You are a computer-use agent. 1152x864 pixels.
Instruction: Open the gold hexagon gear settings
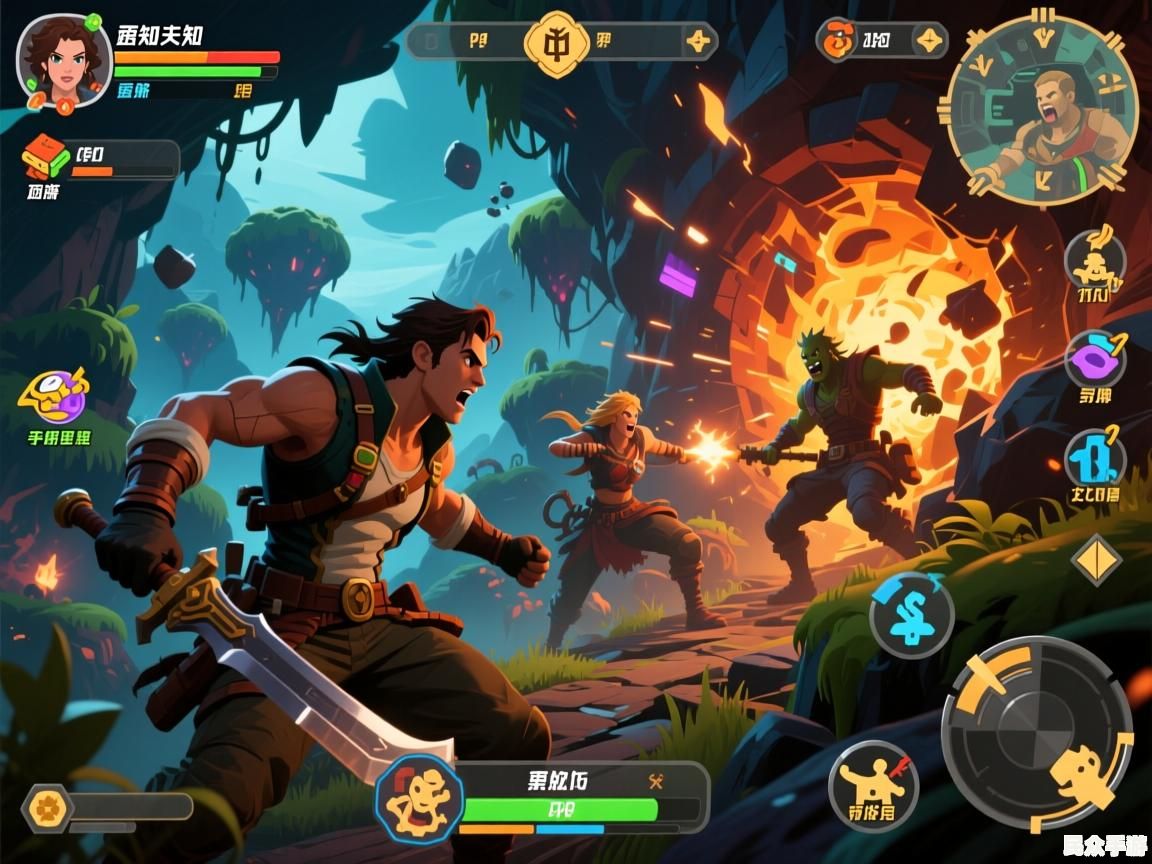46,807
